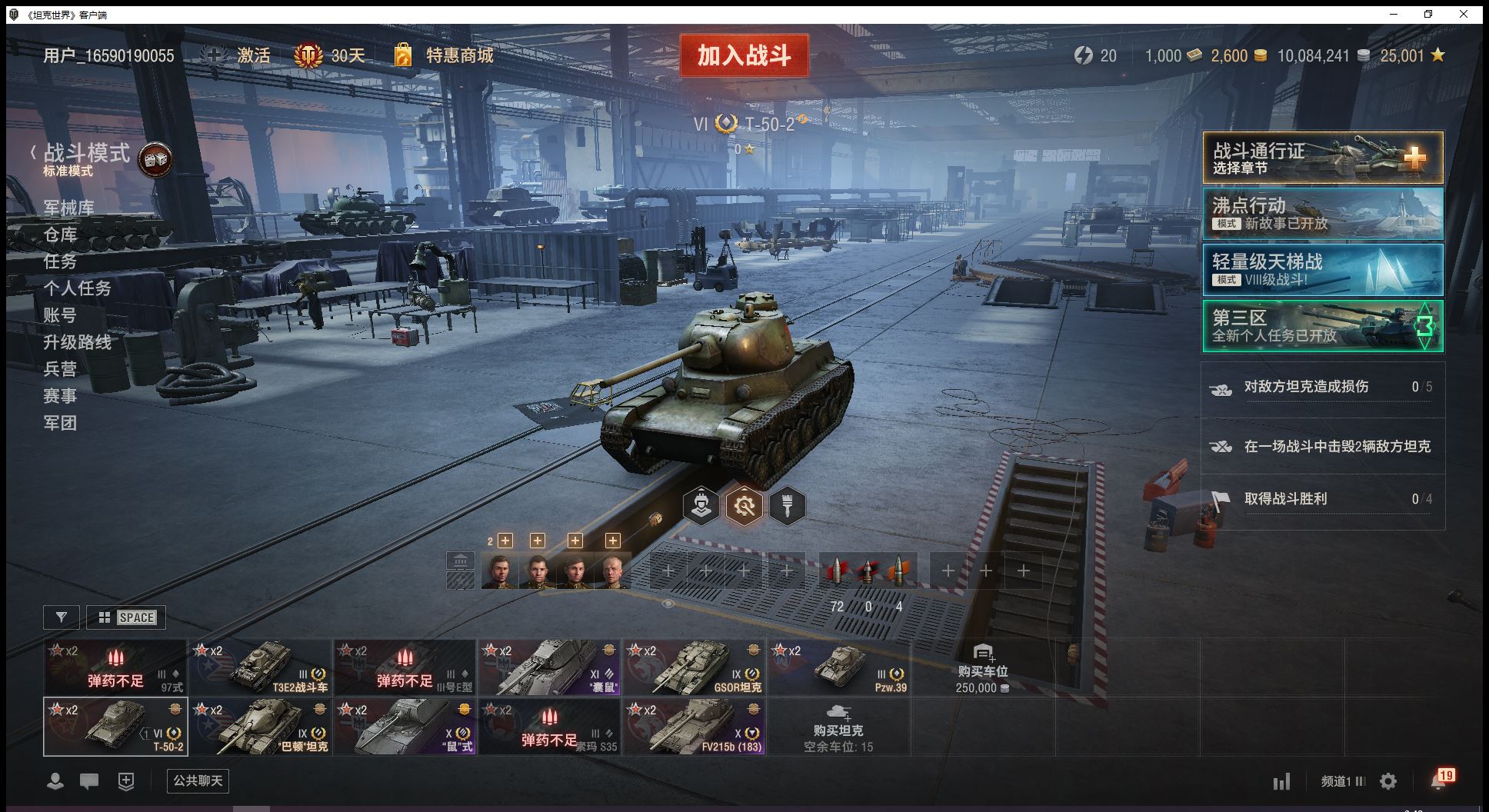Open the 第三区 personal missions banner
This screenshot has width=1489, height=812.
tap(1322, 325)
